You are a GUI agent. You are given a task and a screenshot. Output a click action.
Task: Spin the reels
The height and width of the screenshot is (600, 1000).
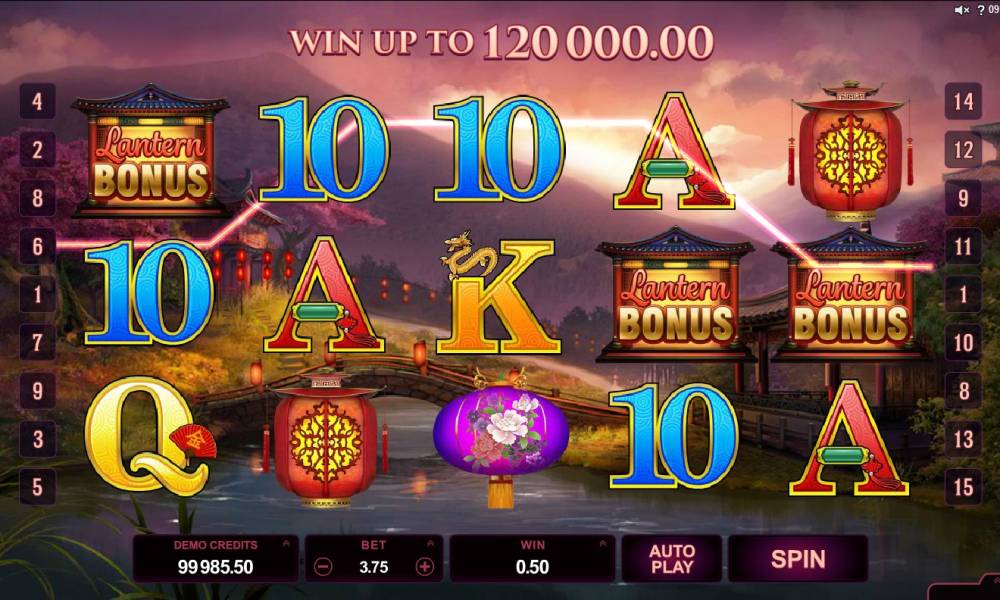[x=797, y=558]
